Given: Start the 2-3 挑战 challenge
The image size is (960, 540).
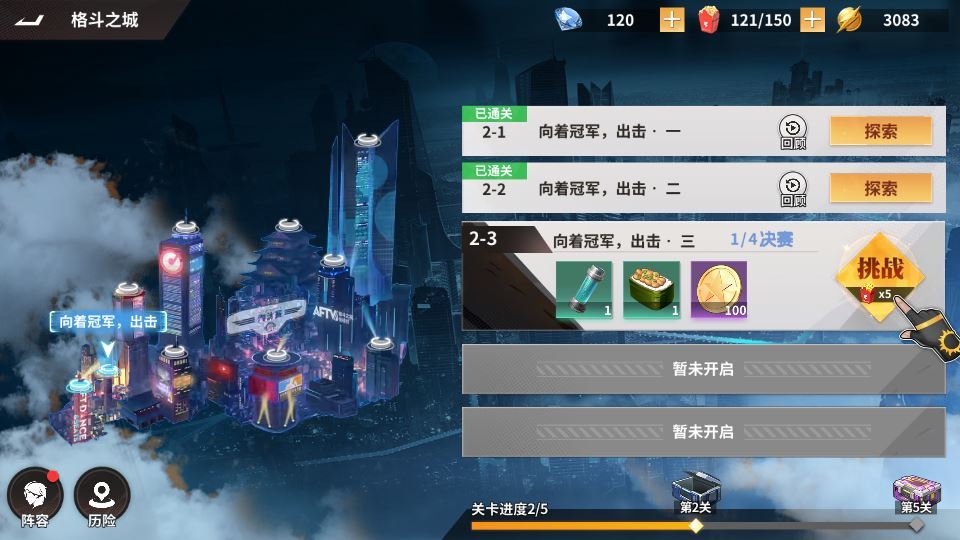Looking at the screenshot, I should (x=880, y=274).
